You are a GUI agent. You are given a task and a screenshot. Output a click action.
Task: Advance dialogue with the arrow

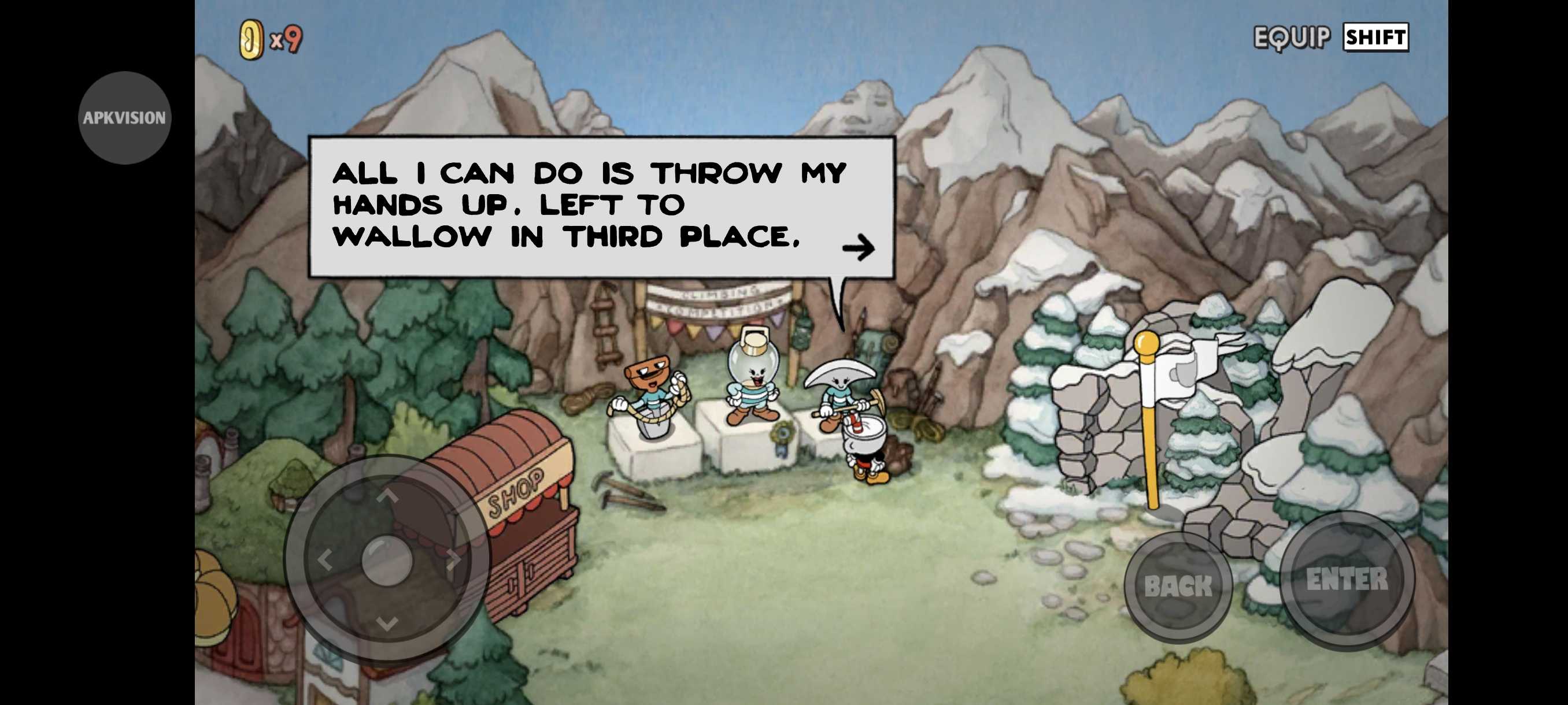[x=858, y=247]
